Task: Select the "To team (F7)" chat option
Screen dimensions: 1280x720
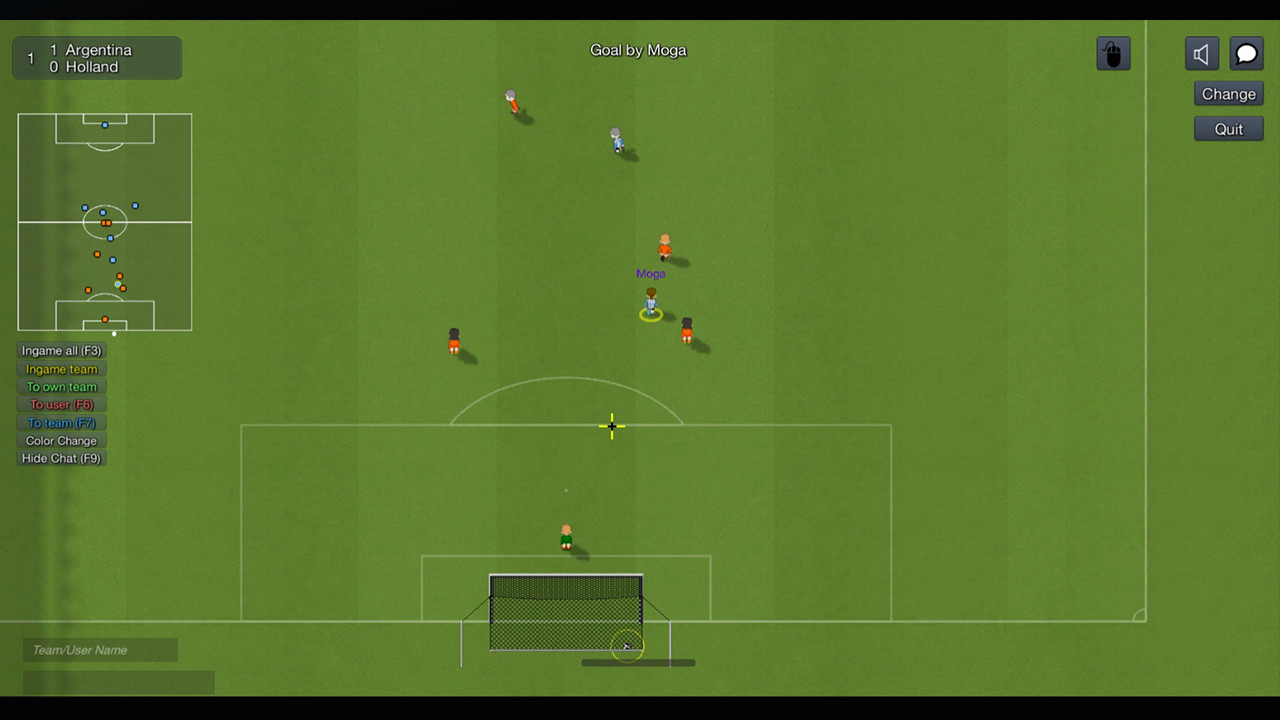Action: 61,422
